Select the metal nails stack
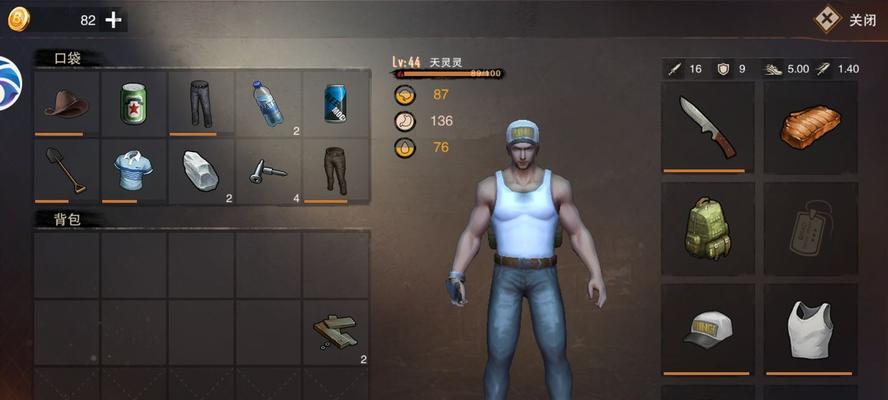888x400 pixels. click(268, 170)
